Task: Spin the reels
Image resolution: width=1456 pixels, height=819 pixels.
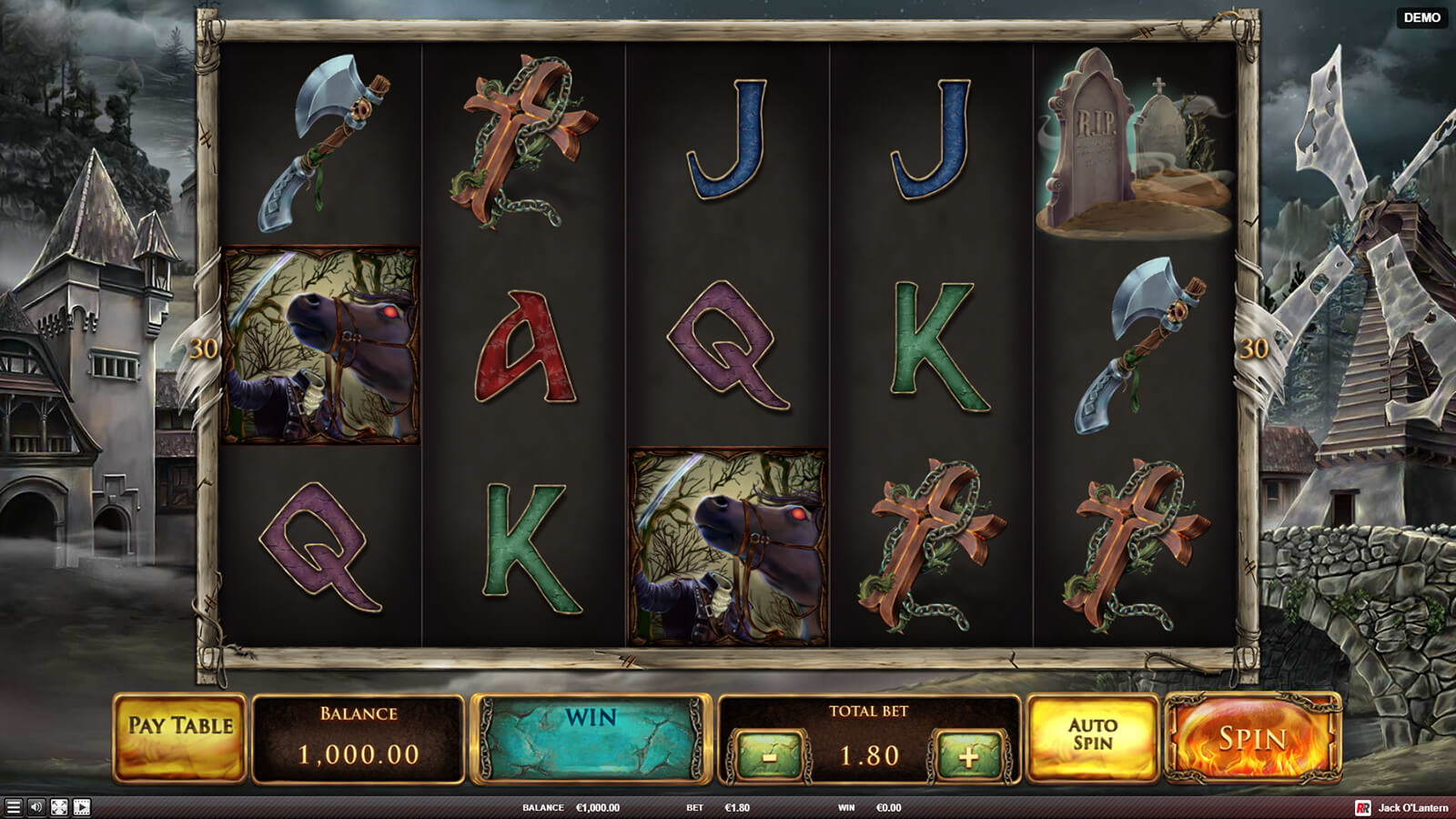Action: pyautogui.click(x=1253, y=738)
